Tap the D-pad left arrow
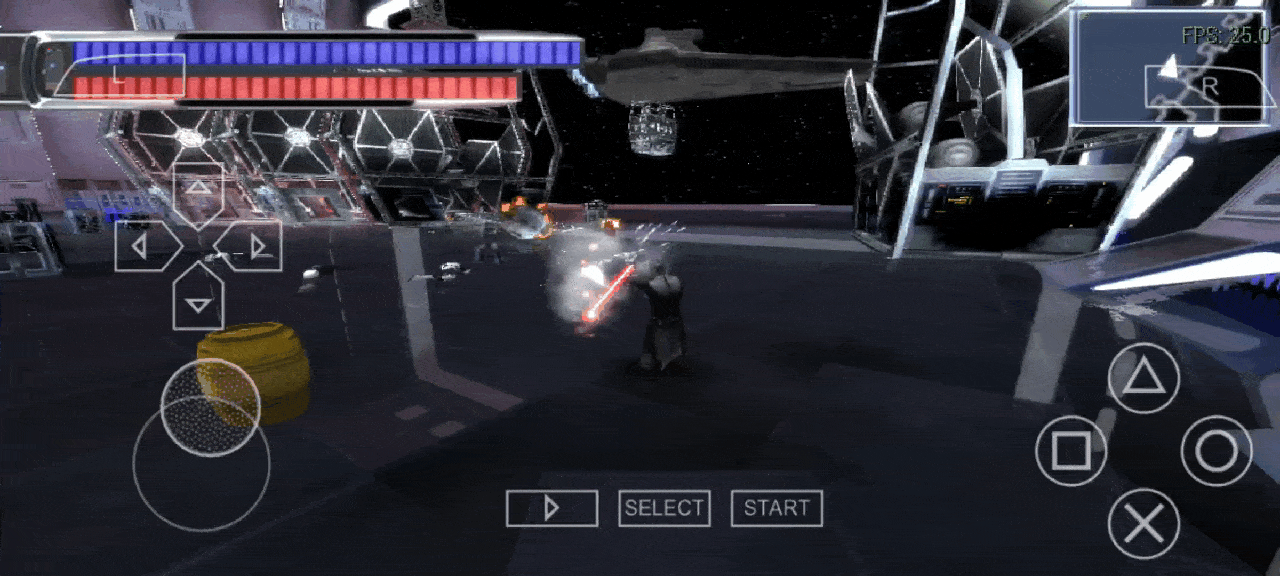This screenshot has height=576, width=1280. (x=146, y=246)
